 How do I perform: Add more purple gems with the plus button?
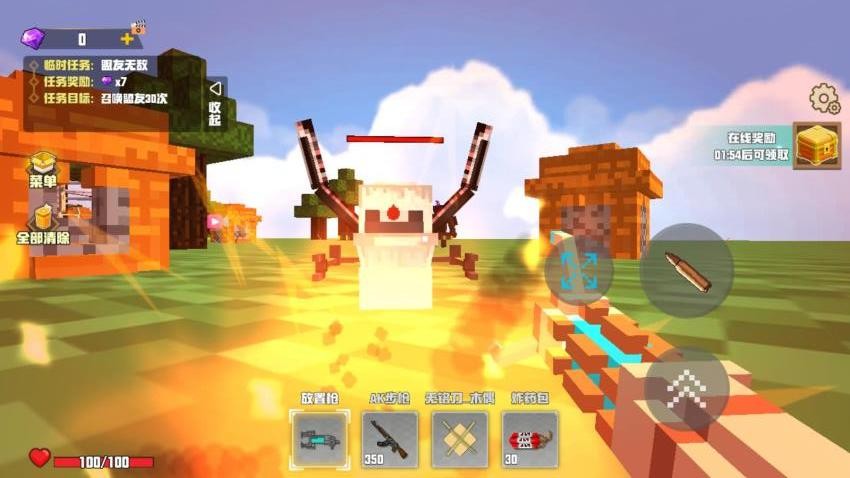click(x=127, y=39)
